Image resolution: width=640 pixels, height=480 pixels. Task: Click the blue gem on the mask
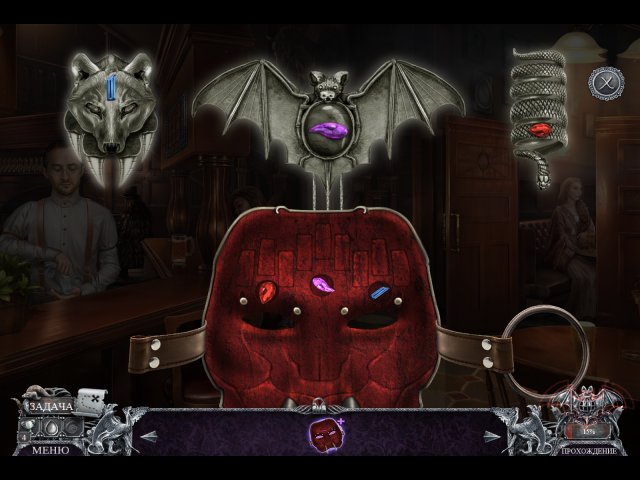click(379, 291)
